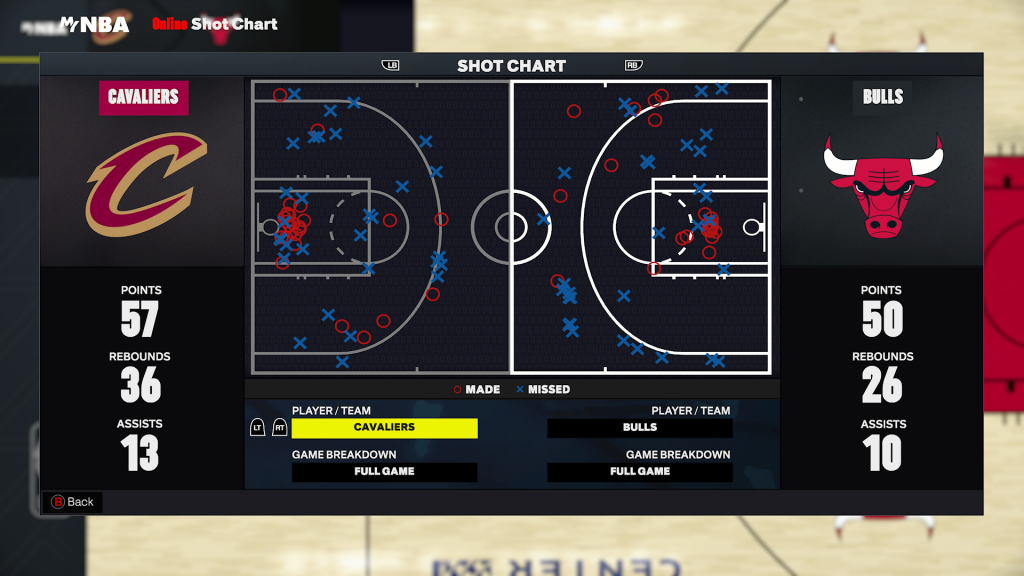This screenshot has width=1024, height=576.
Task: Choose the Bulls player/team selector
Action: (640, 428)
